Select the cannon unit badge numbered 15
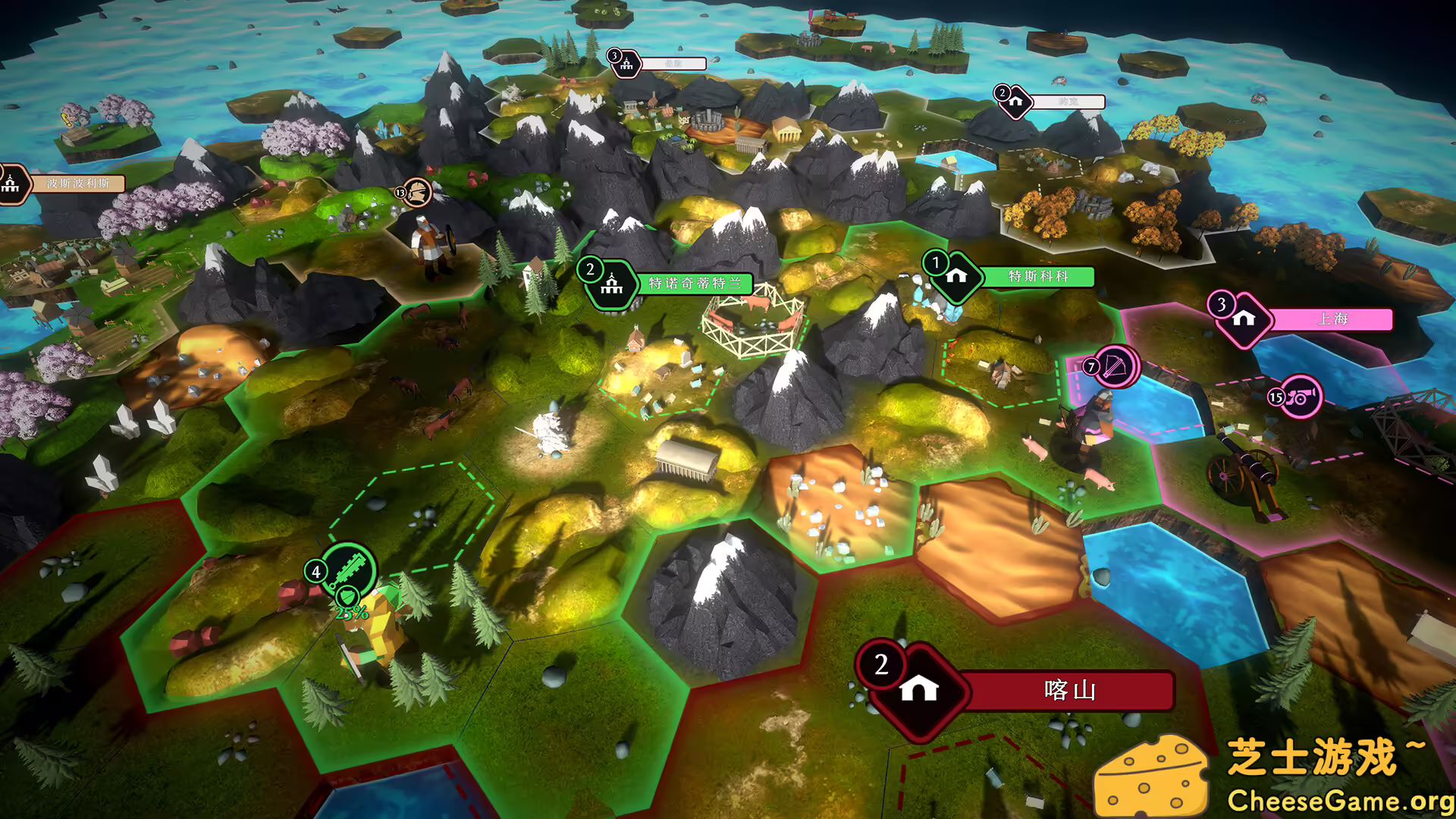 pyautogui.click(x=1303, y=395)
